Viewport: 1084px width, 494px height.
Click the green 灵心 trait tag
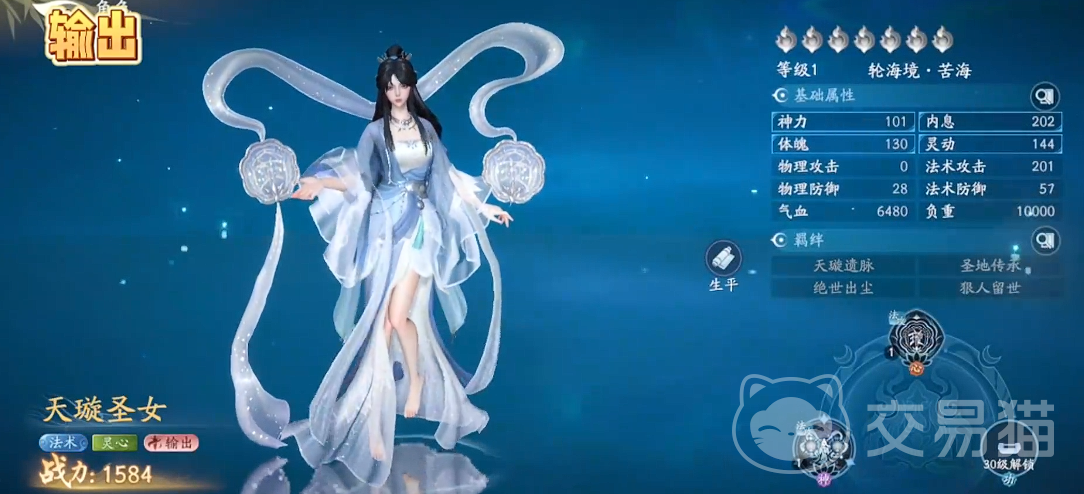[114, 442]
